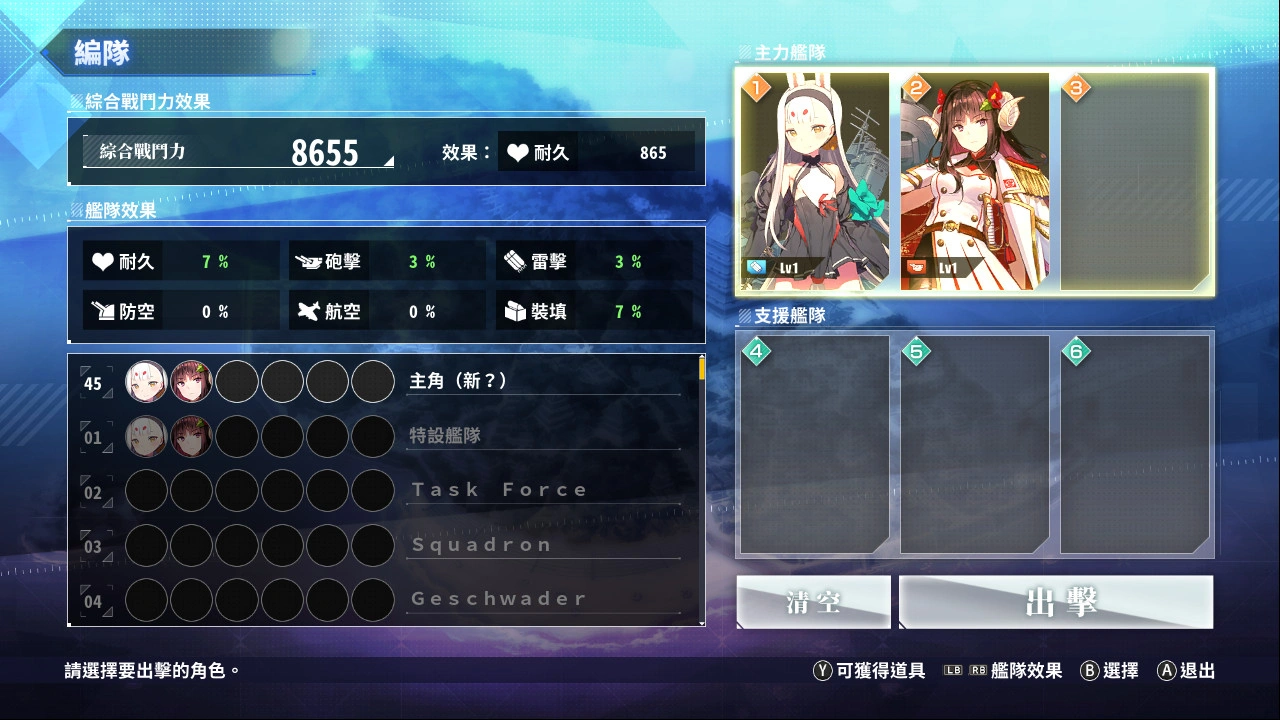Launch the fleet with 出擊 button

1056,602
